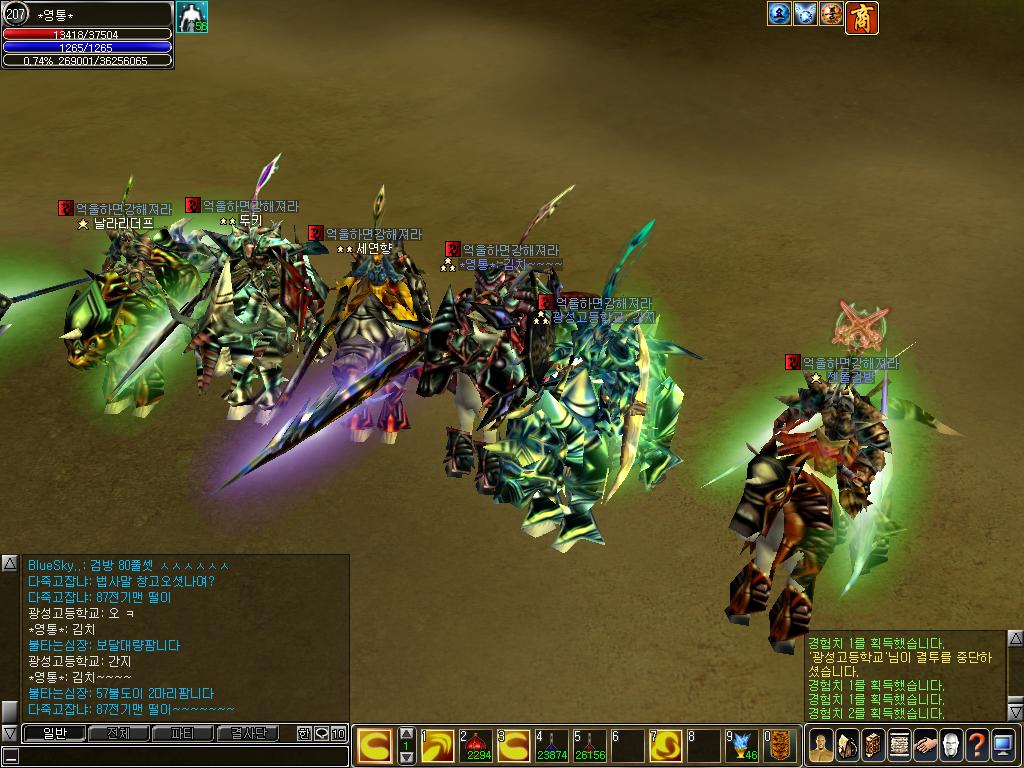Open help with the question mark icon
This screenshot has width=1024, height=768.
coord(976,745)
